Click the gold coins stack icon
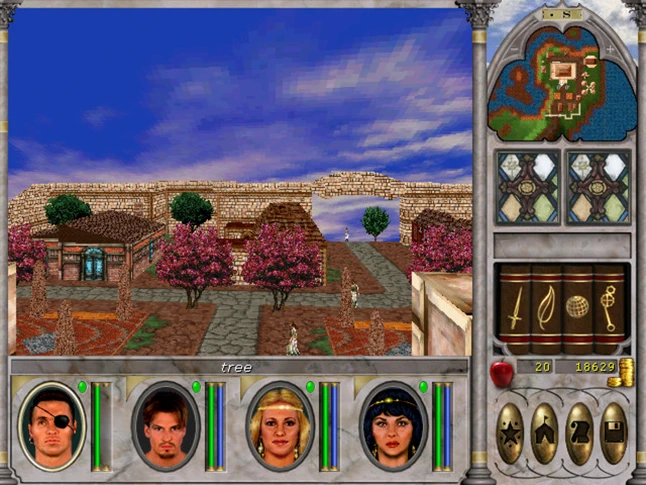646x485 pixels. [626, 372]
